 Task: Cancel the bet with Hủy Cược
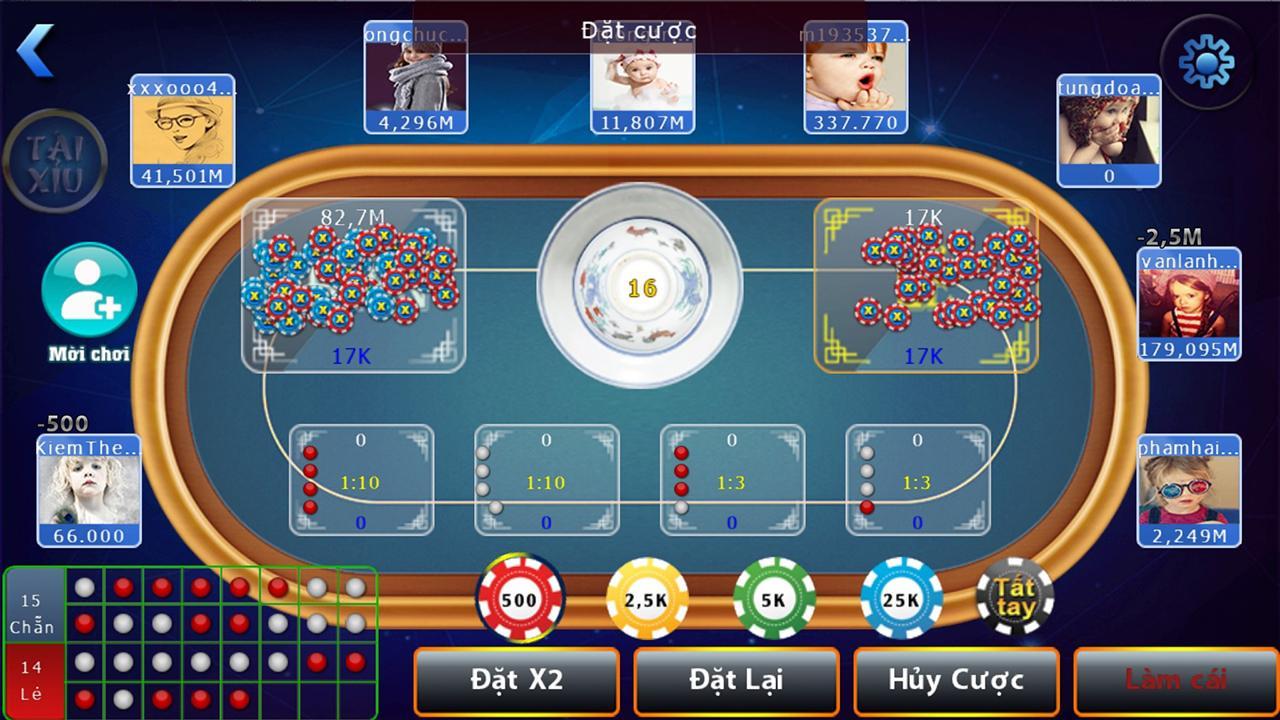click(x=956, y=681)
